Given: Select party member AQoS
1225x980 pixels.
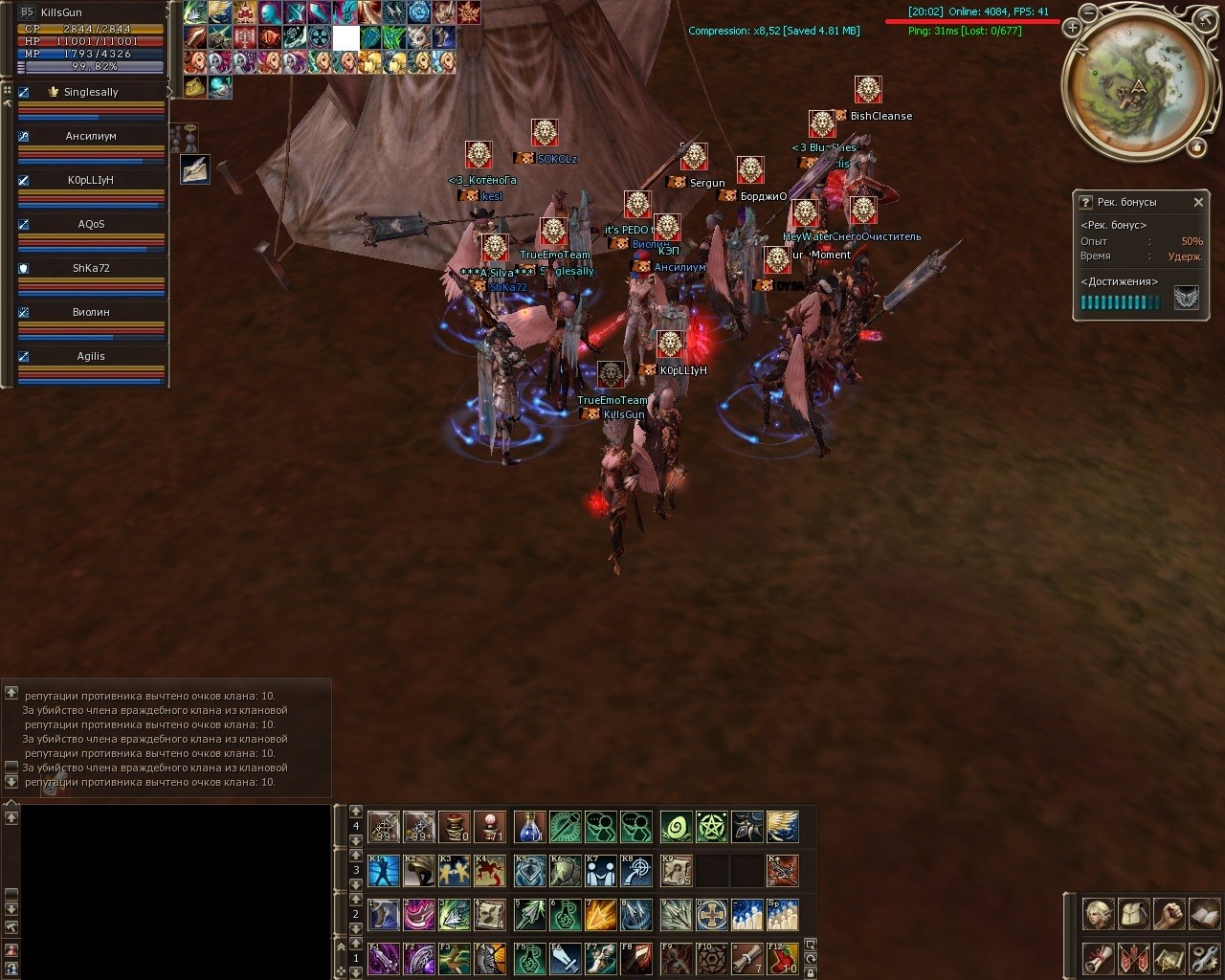Looking at the screenshot, I should point(91,225).
